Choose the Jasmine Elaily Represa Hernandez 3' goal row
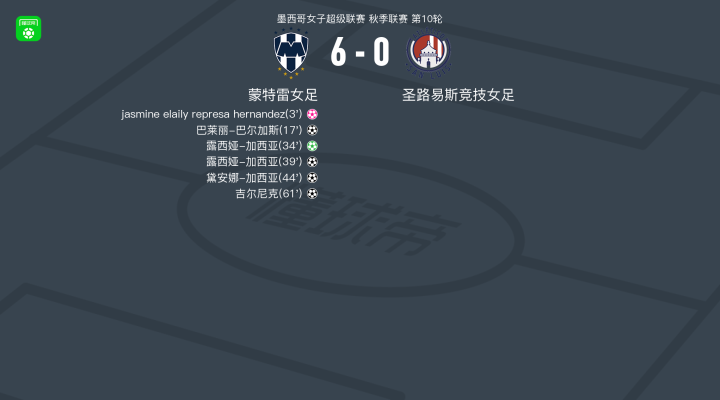 coord(219,114)
